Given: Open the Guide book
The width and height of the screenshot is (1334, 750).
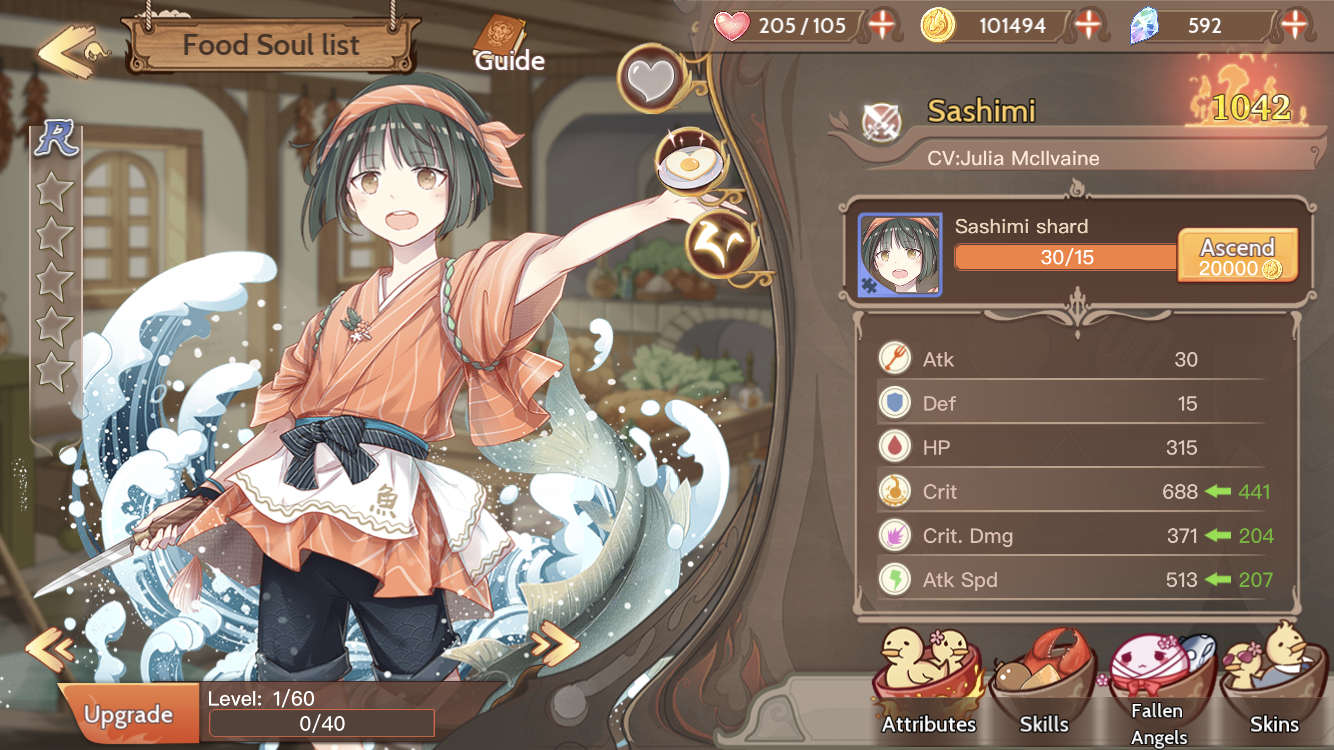Looking at the screenshot, I should pyautogui.click(x=508, y=46).
